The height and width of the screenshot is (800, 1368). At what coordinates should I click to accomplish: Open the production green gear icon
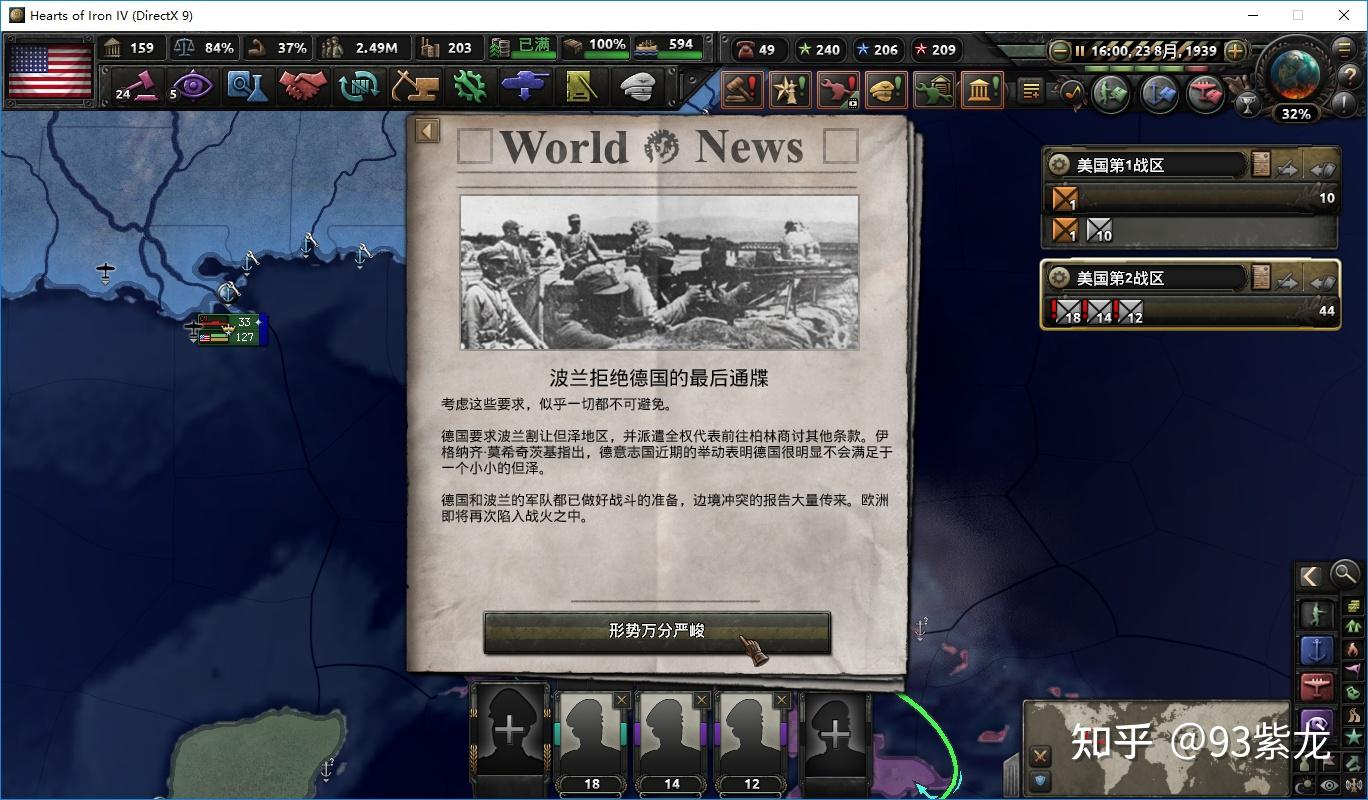tap(470, 86)
